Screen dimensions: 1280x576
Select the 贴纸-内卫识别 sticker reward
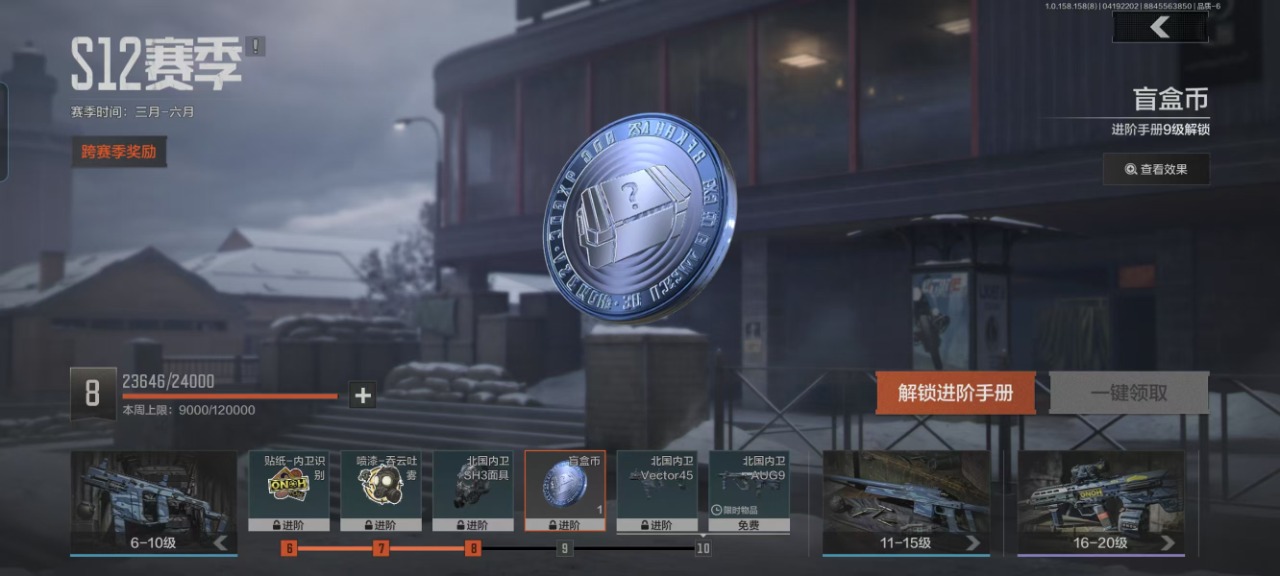tap(288, 490)
